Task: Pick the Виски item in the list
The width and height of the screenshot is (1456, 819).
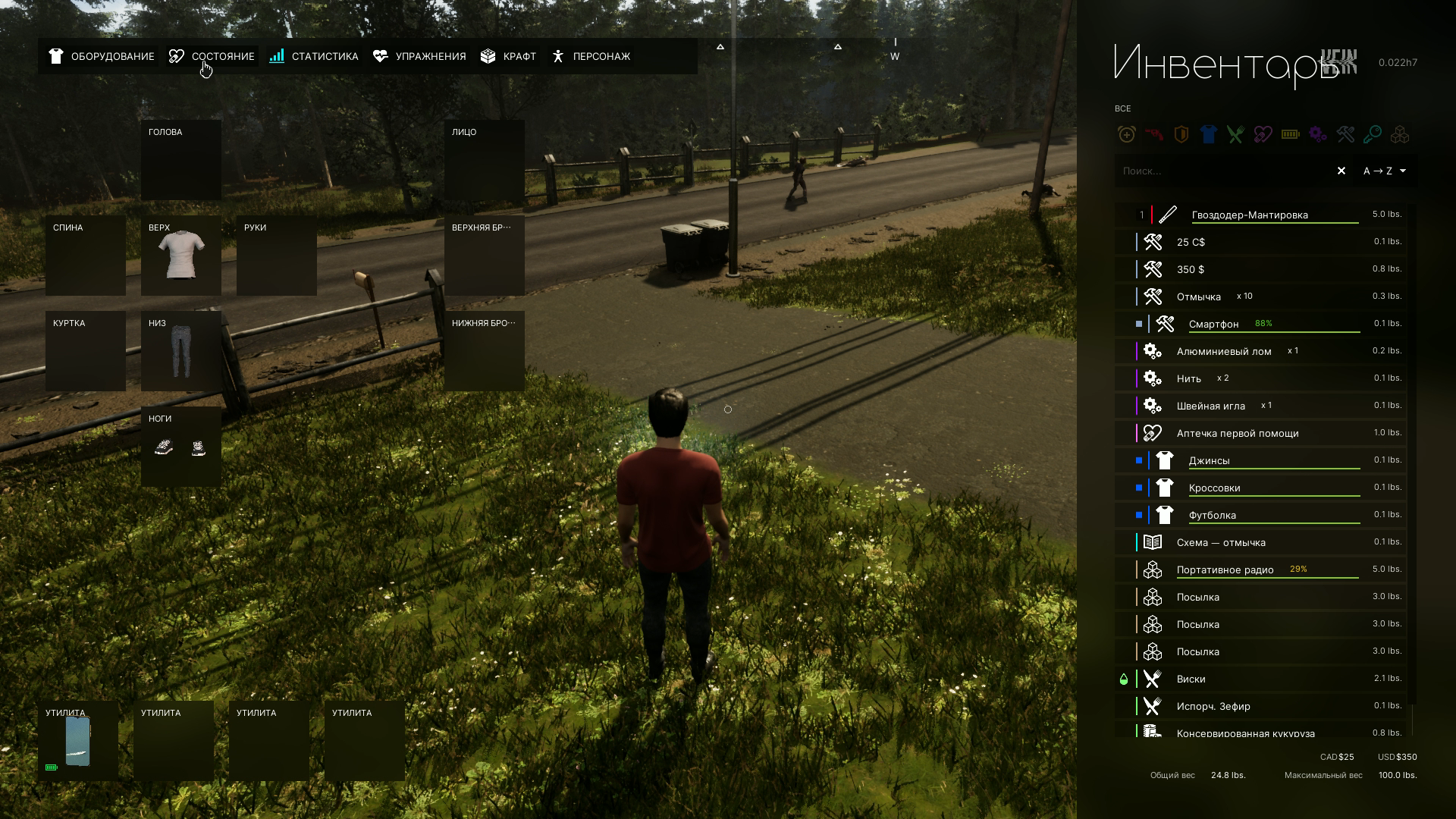Action: (1191, 679)
